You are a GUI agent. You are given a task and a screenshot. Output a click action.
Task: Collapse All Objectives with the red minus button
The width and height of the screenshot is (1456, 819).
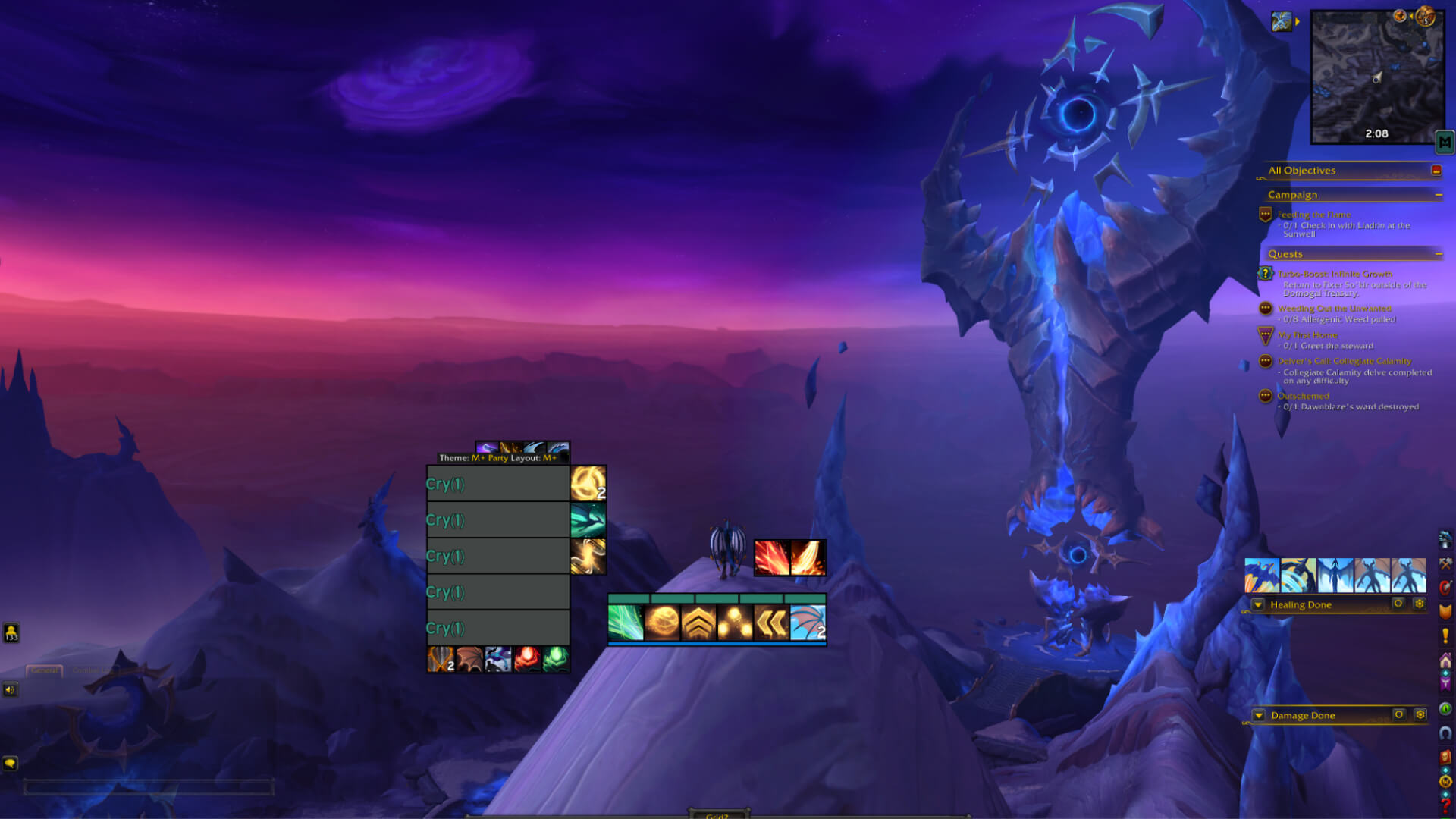(1436, 171)
